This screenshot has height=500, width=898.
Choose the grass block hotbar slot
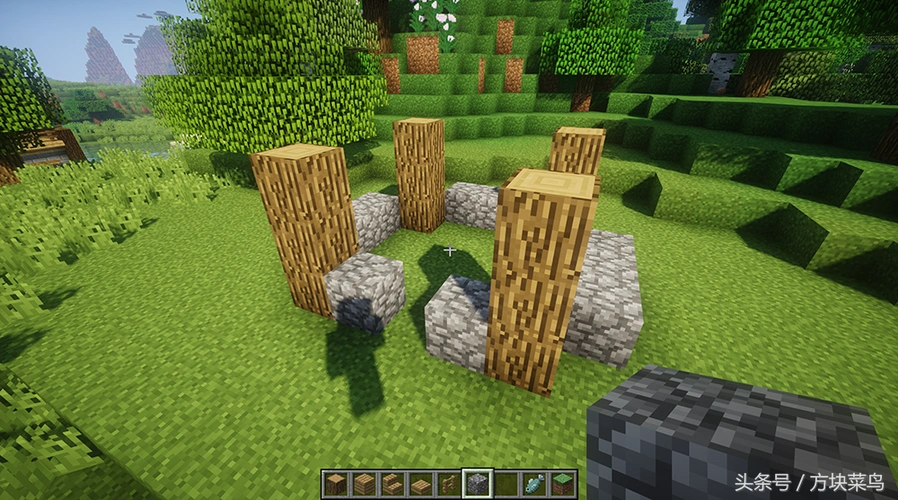pos(563,484)
